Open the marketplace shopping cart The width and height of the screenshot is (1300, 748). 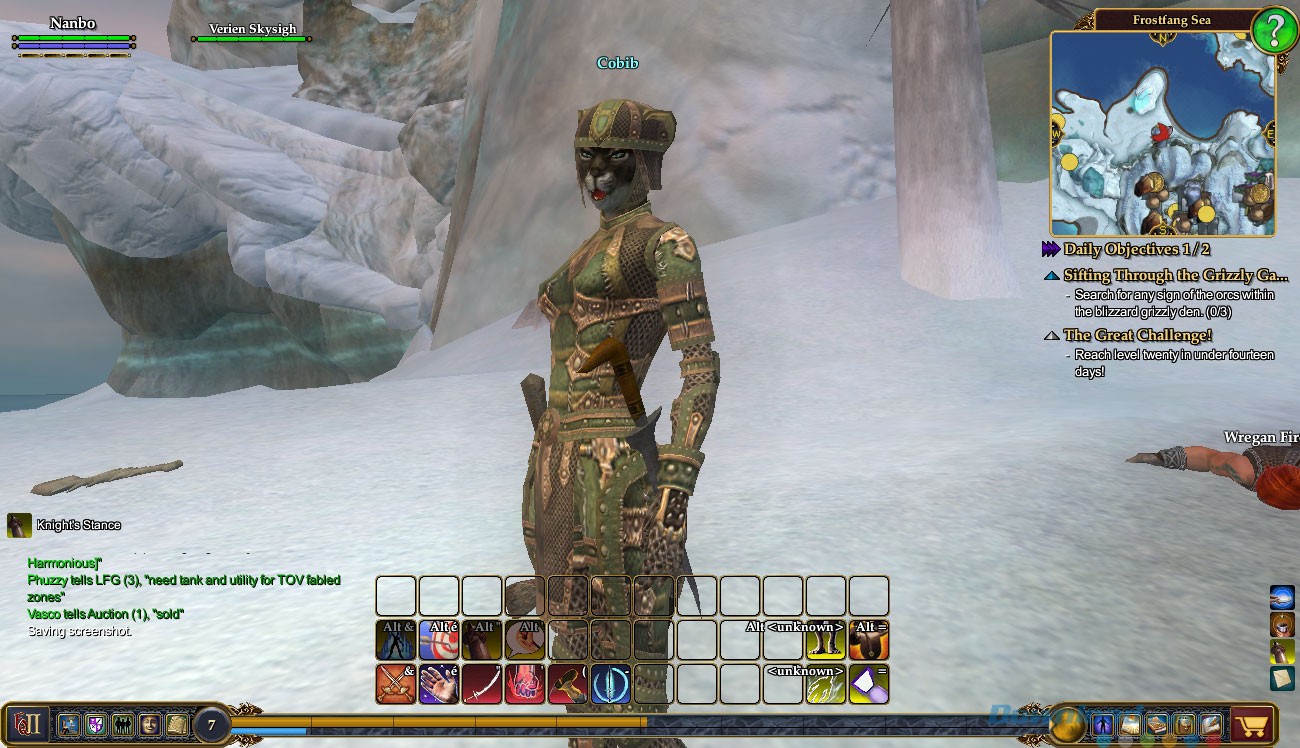(1251, 723)
